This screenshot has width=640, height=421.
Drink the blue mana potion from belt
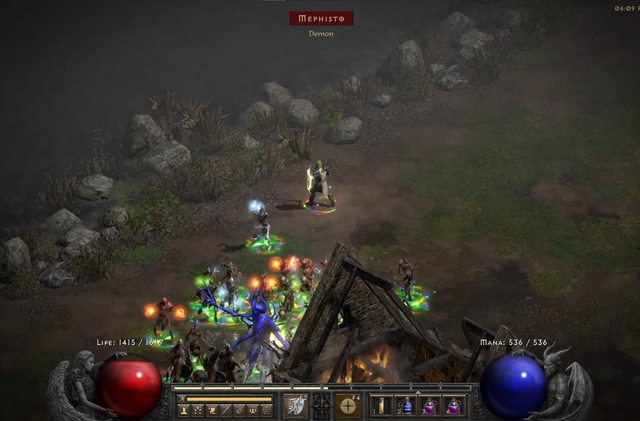(x=407, y=405)
